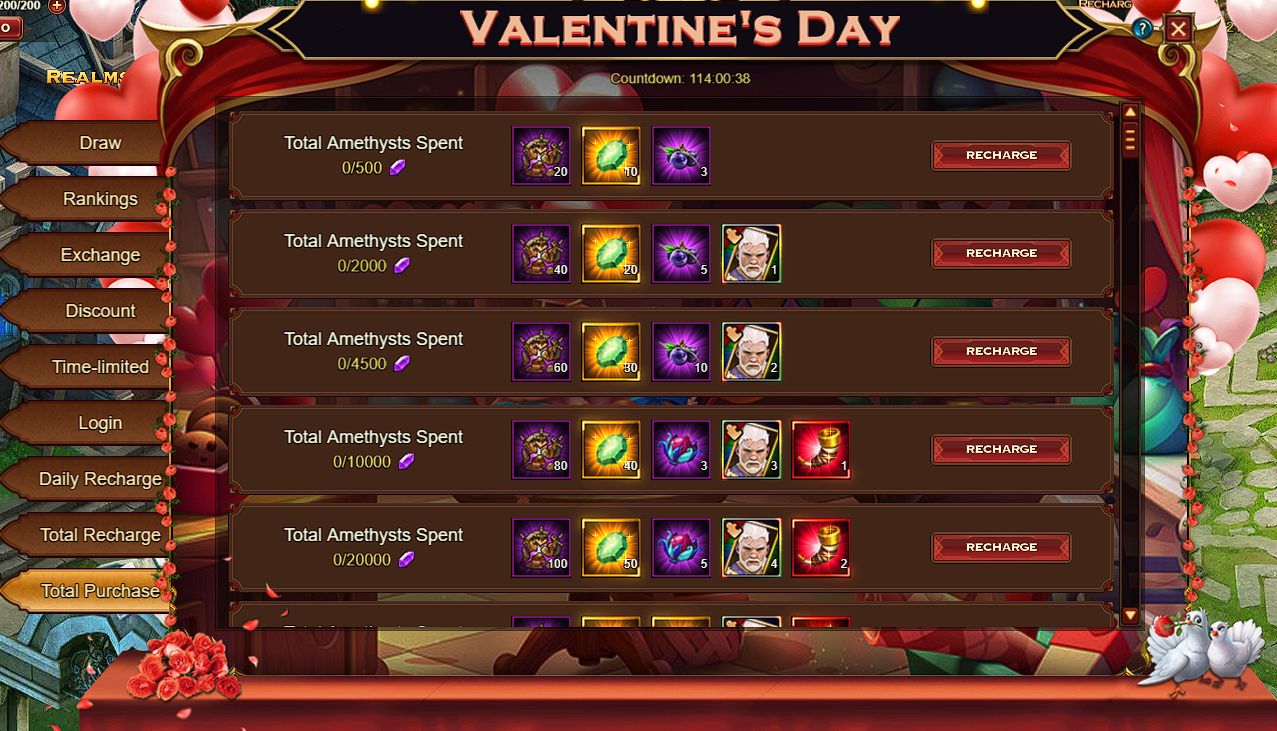View the old man hero reward in 0/2000 row
Image resolution: width=1277 pixels, height=731 pixels.
751,253
